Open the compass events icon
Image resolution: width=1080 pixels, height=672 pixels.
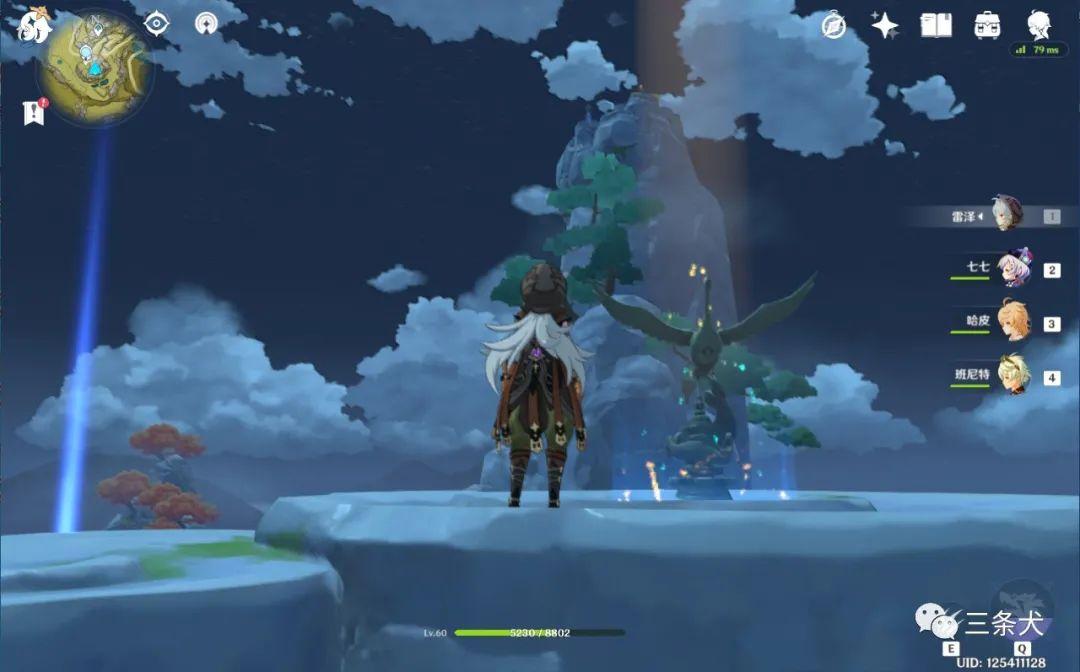(x=833, y=26)
